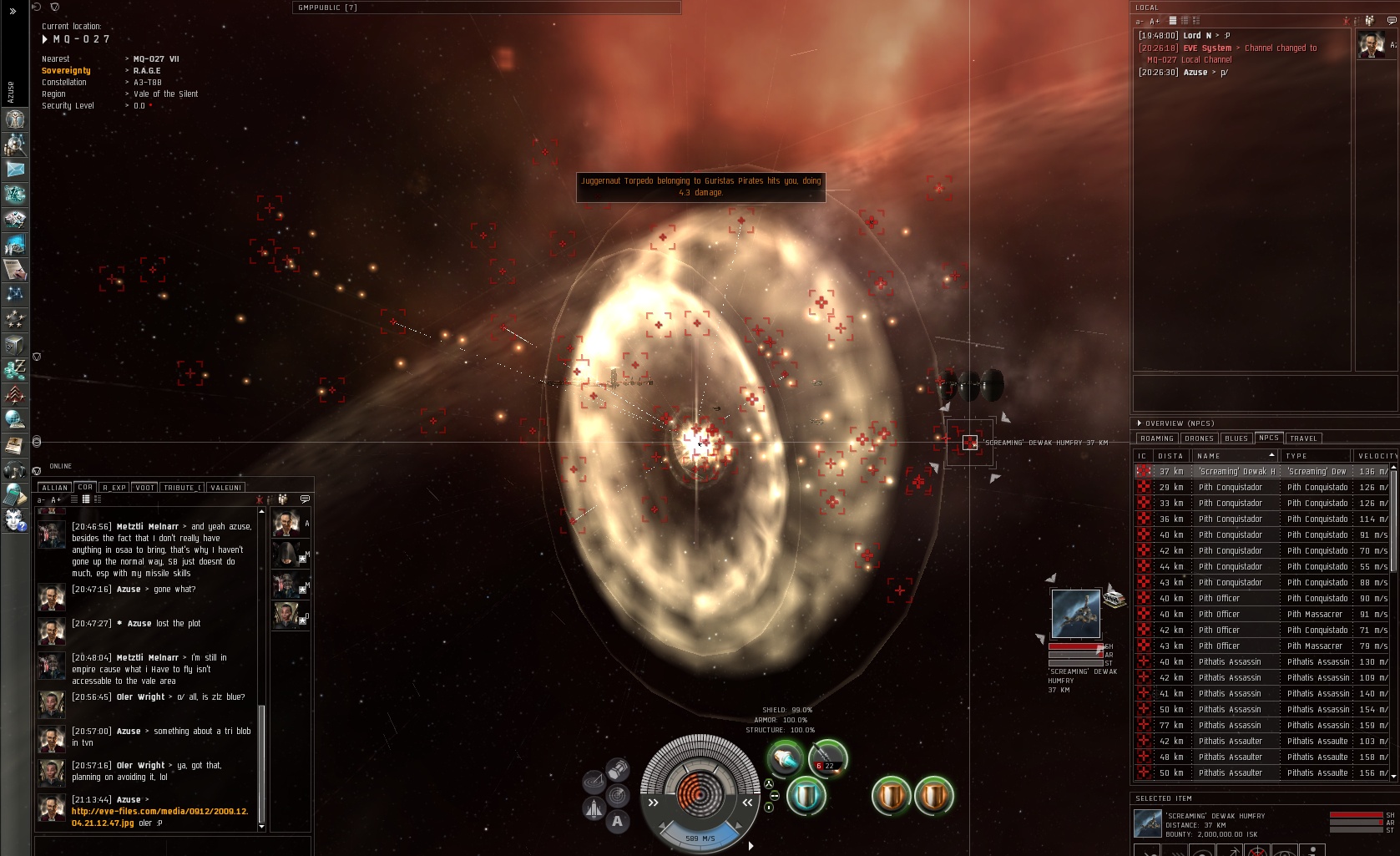Click the locked target 'Screaming' Dewak portrait
Viewport: 1400px width, 856px height.
(1075, 614)
